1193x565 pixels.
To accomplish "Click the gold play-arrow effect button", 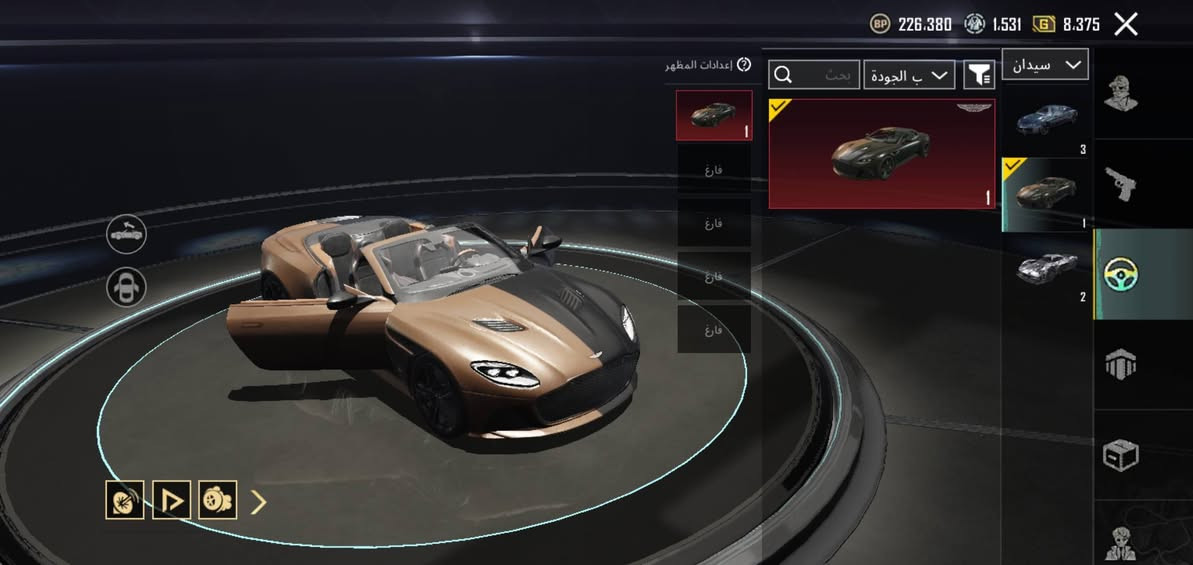I will pyautogui.click(x=171, y=500).
